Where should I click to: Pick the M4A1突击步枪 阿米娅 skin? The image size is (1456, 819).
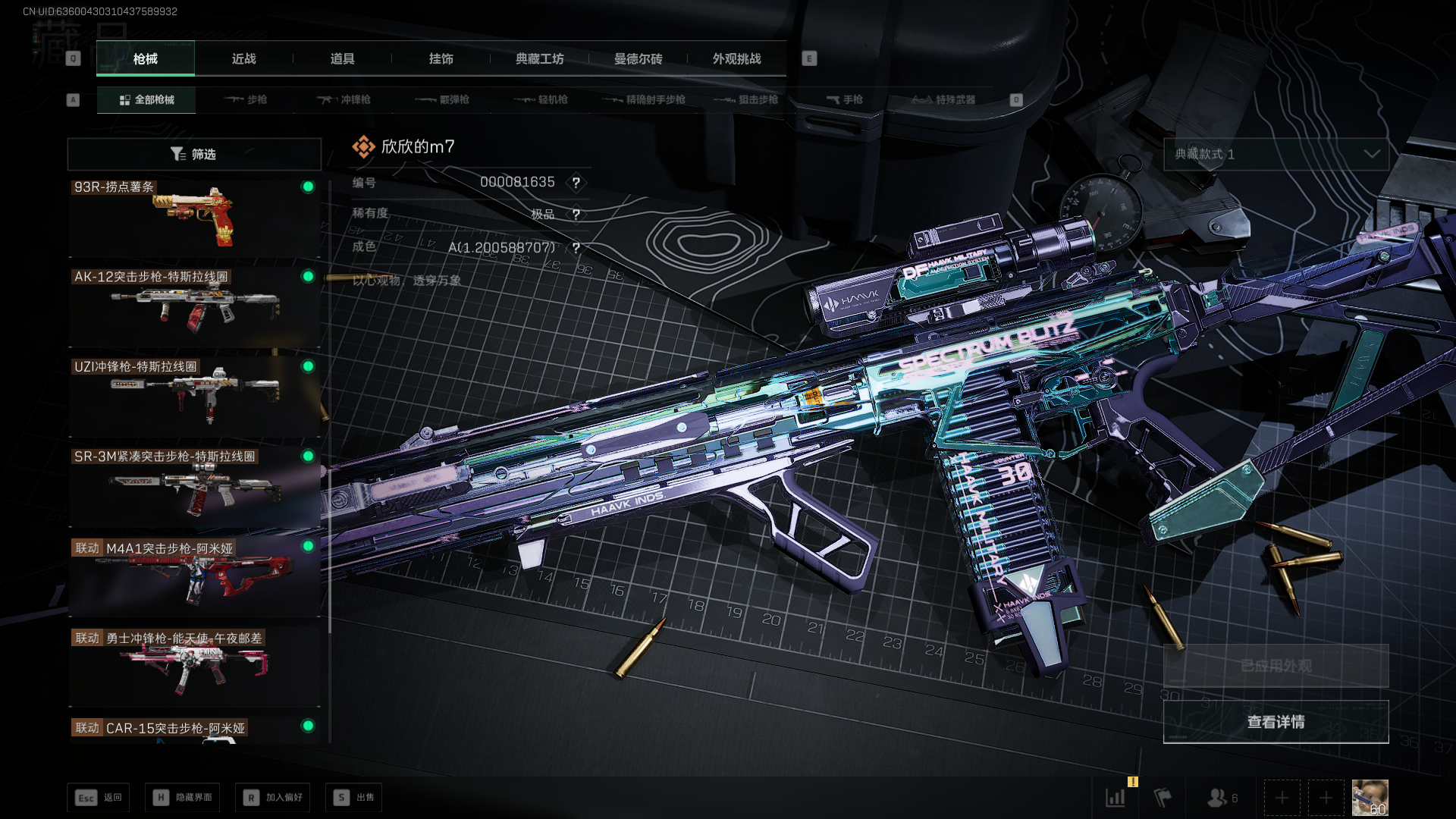coord(194,576)
